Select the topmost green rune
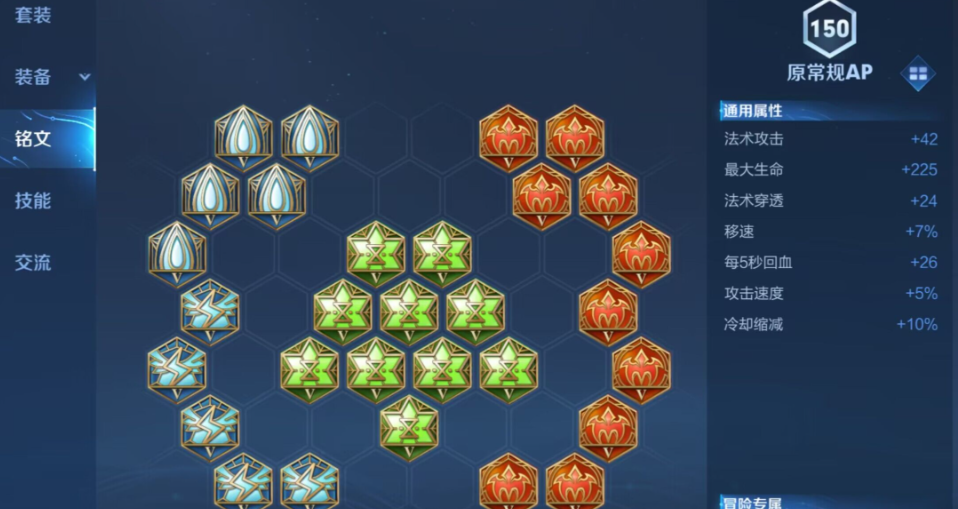Viewport: 958px width, 509px height. click(x=375, y=250)
